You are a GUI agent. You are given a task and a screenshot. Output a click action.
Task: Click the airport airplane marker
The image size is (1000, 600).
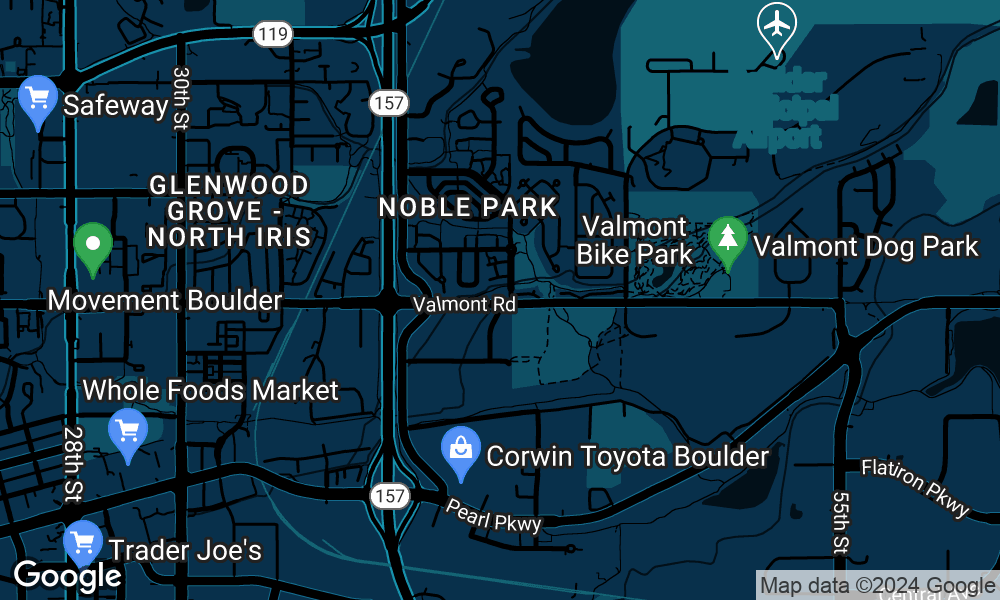coord(777,26)
